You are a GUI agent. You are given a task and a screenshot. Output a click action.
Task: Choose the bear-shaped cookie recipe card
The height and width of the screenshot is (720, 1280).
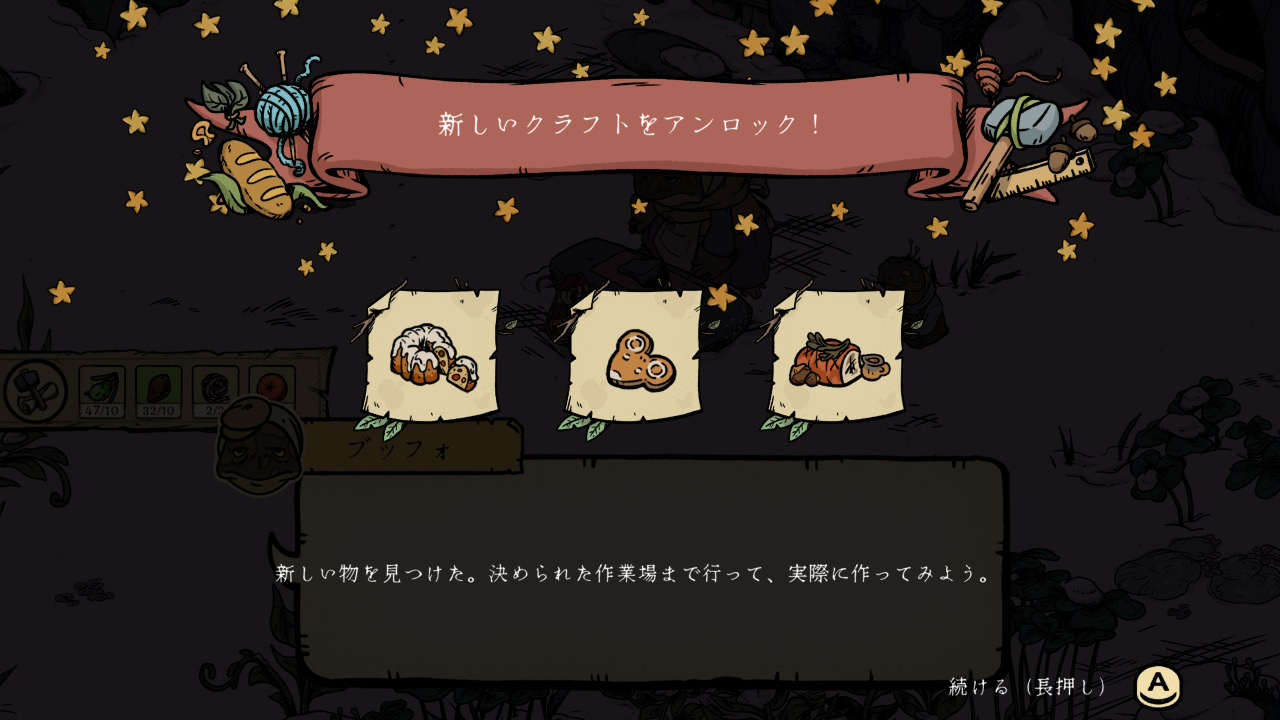coord(635,356)
